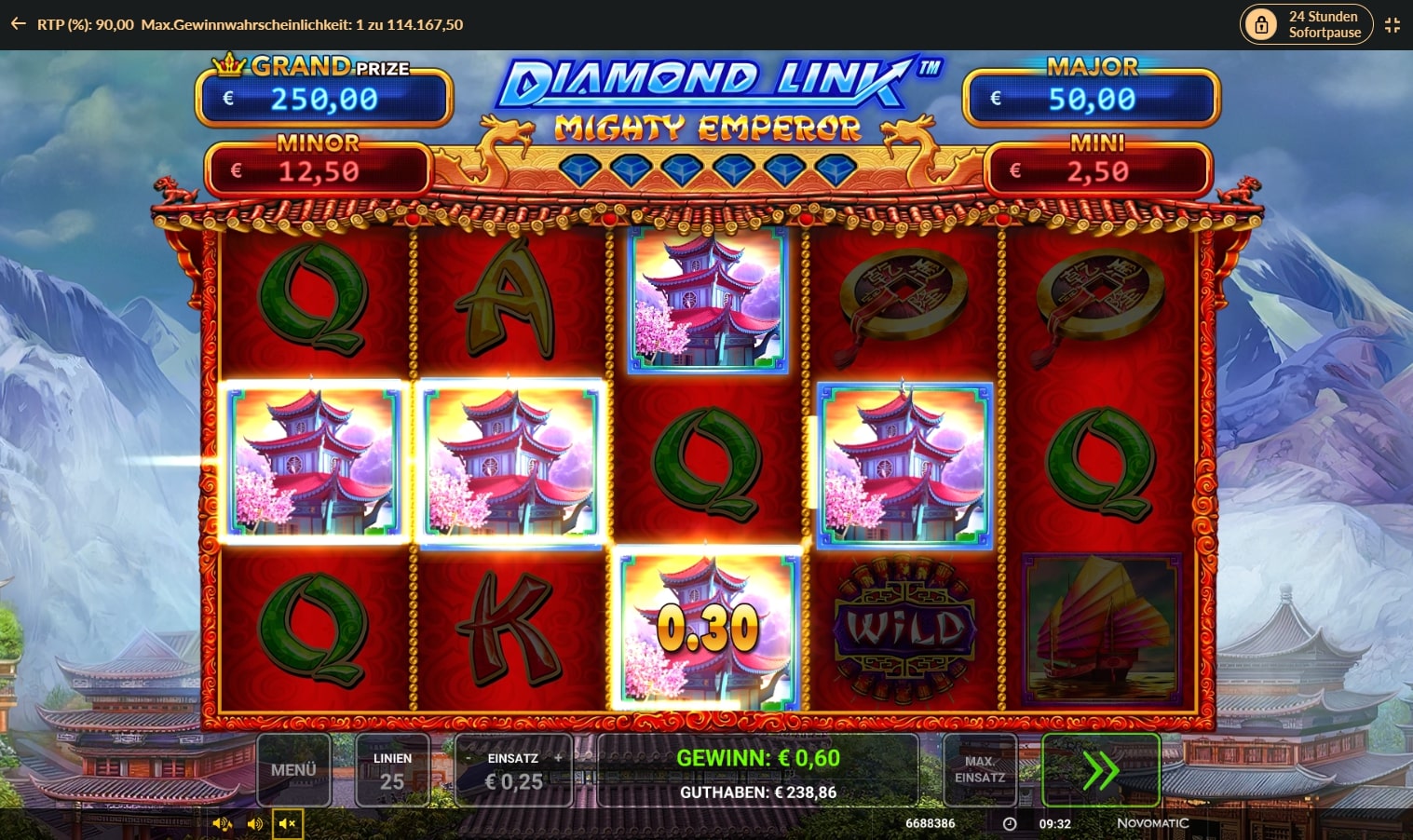Click the pagoda symbol showing the 0.30 win
Viewport: 1413px width, 840px height.
[x=708, y=626]
